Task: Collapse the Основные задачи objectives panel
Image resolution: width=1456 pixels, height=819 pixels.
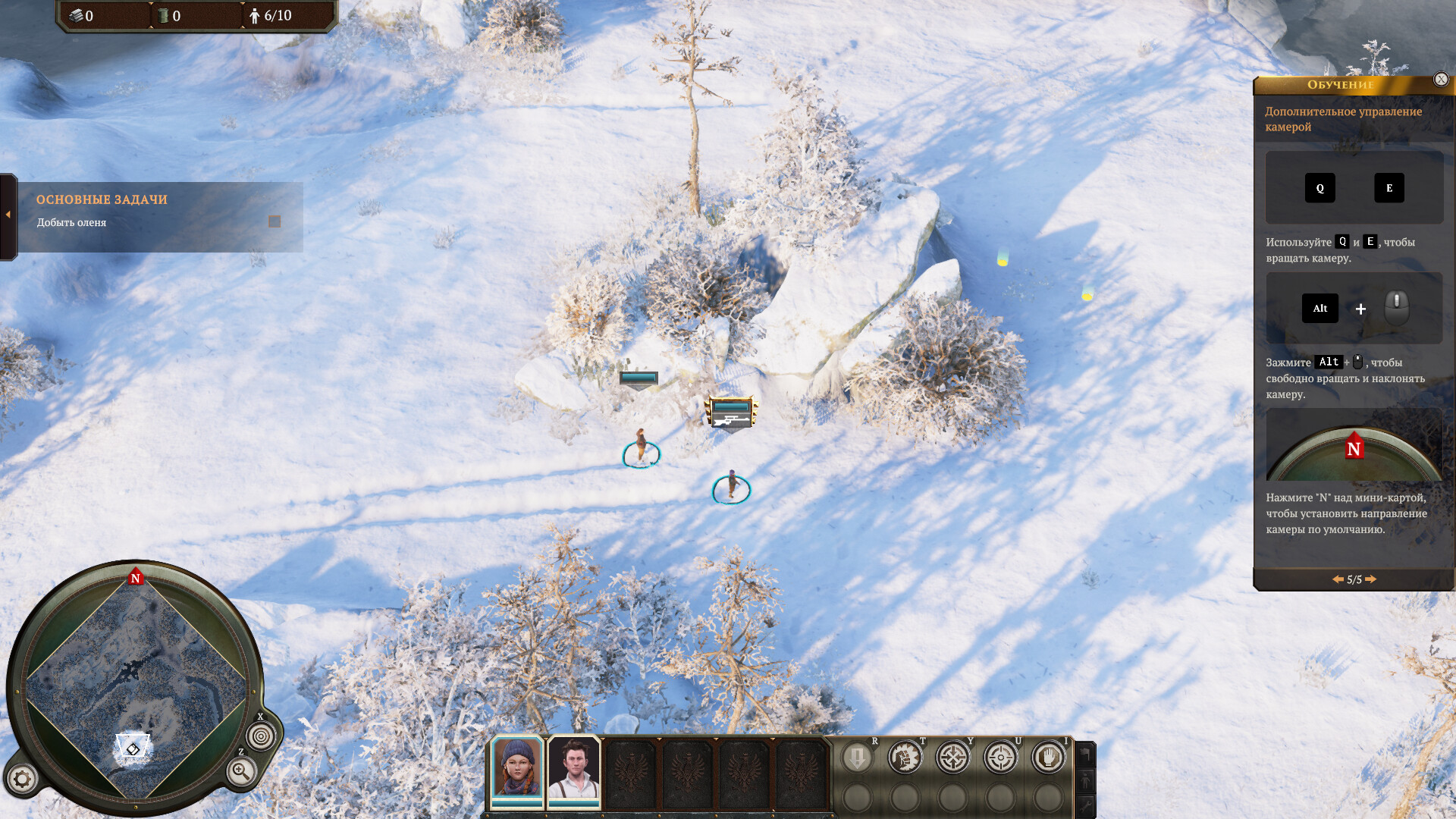Action: (8, 215)
